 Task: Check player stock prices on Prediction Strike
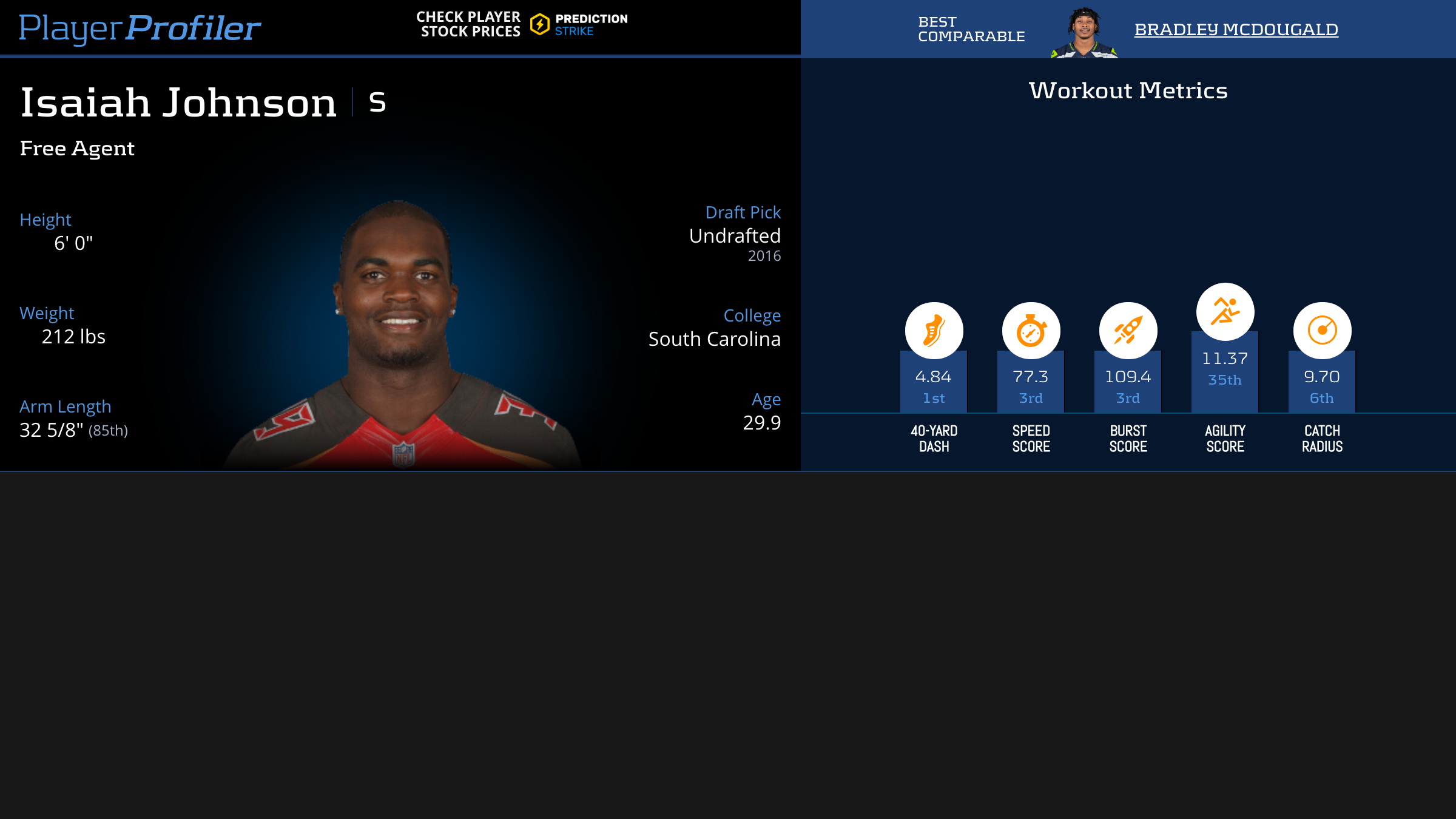pyautogui.click(x=522, y=24)
